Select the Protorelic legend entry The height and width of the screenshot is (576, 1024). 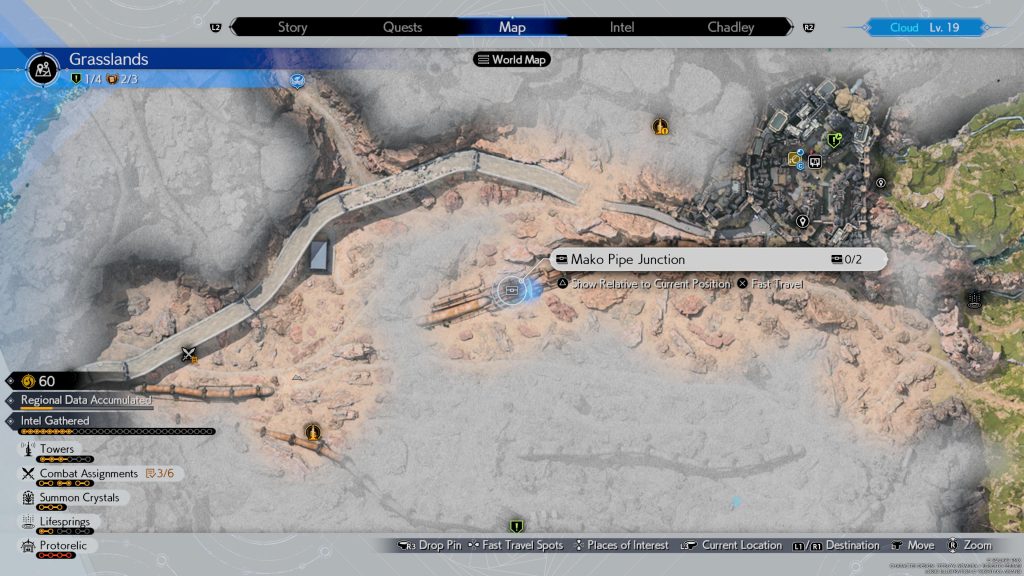(x=64, y=546)
